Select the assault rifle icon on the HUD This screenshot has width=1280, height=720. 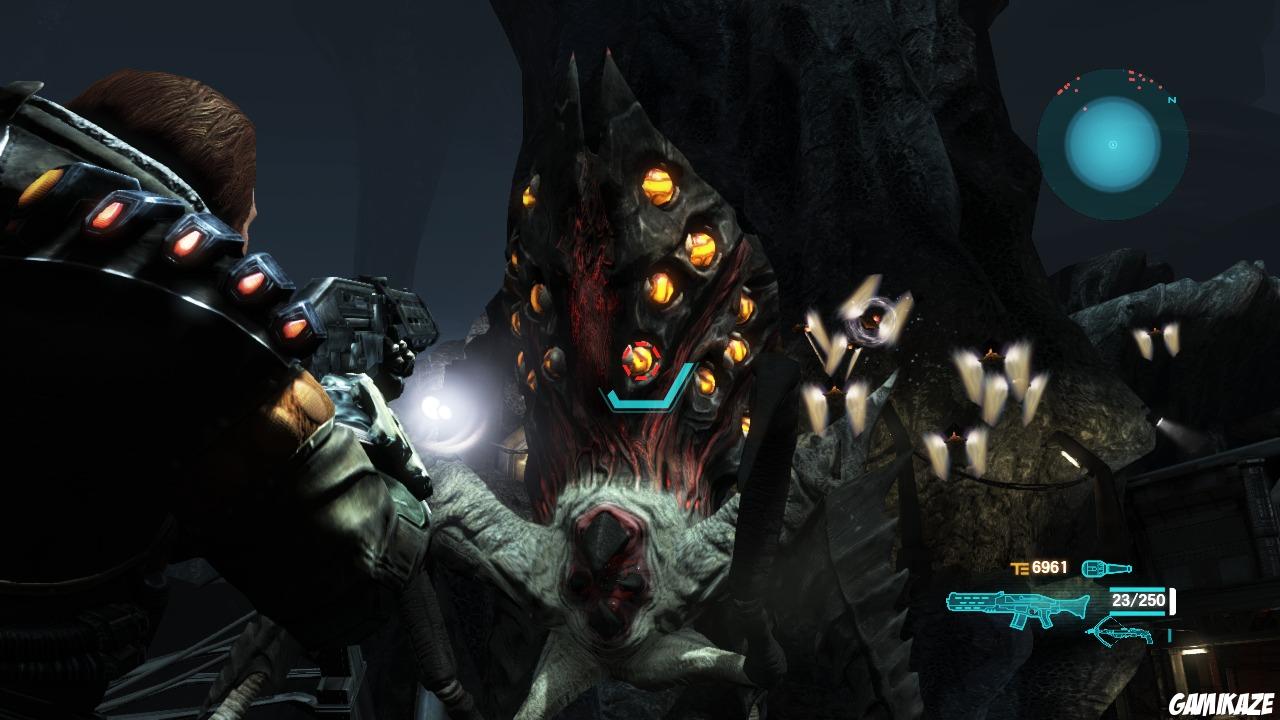1017,605
